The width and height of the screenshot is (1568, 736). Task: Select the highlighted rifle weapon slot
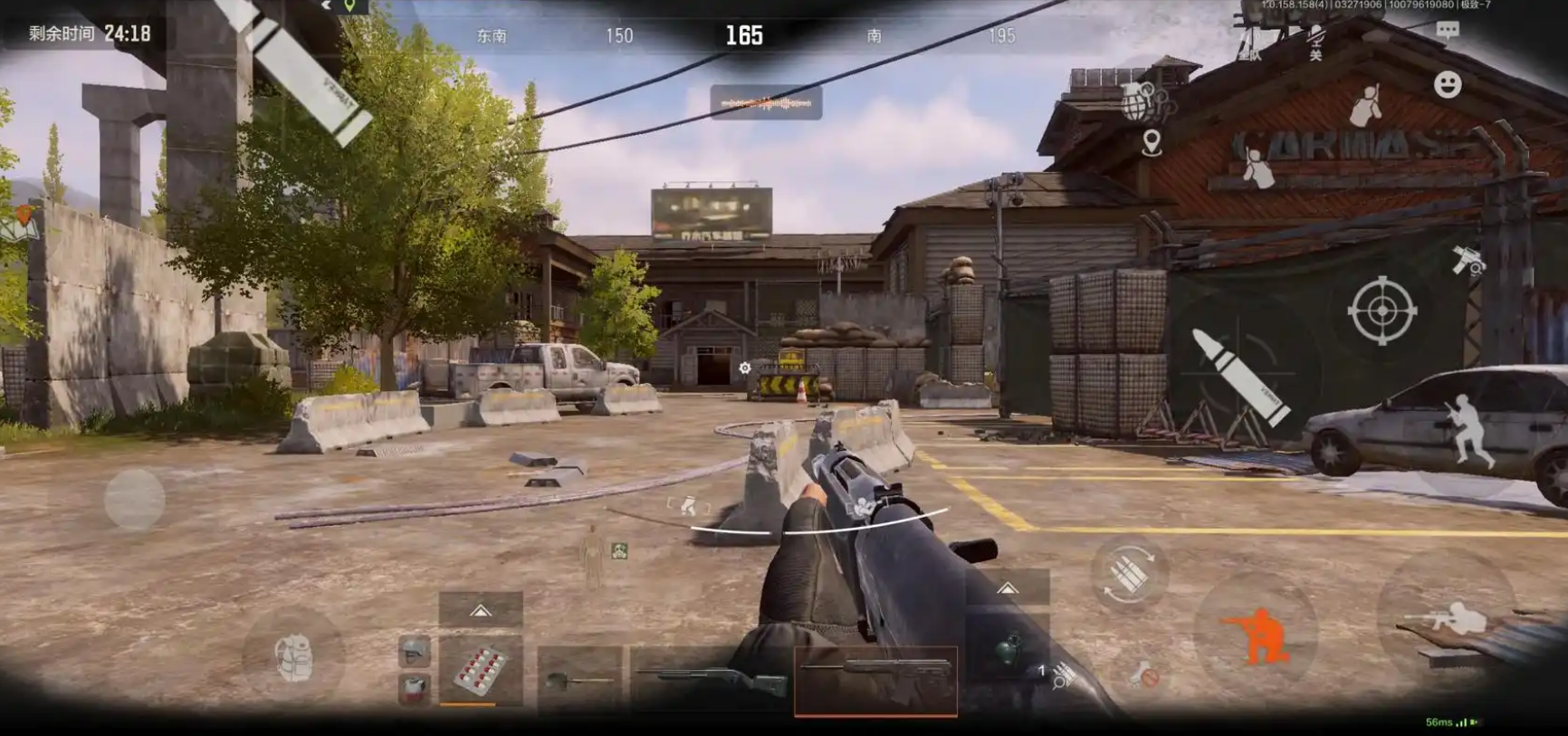[875, 679]
